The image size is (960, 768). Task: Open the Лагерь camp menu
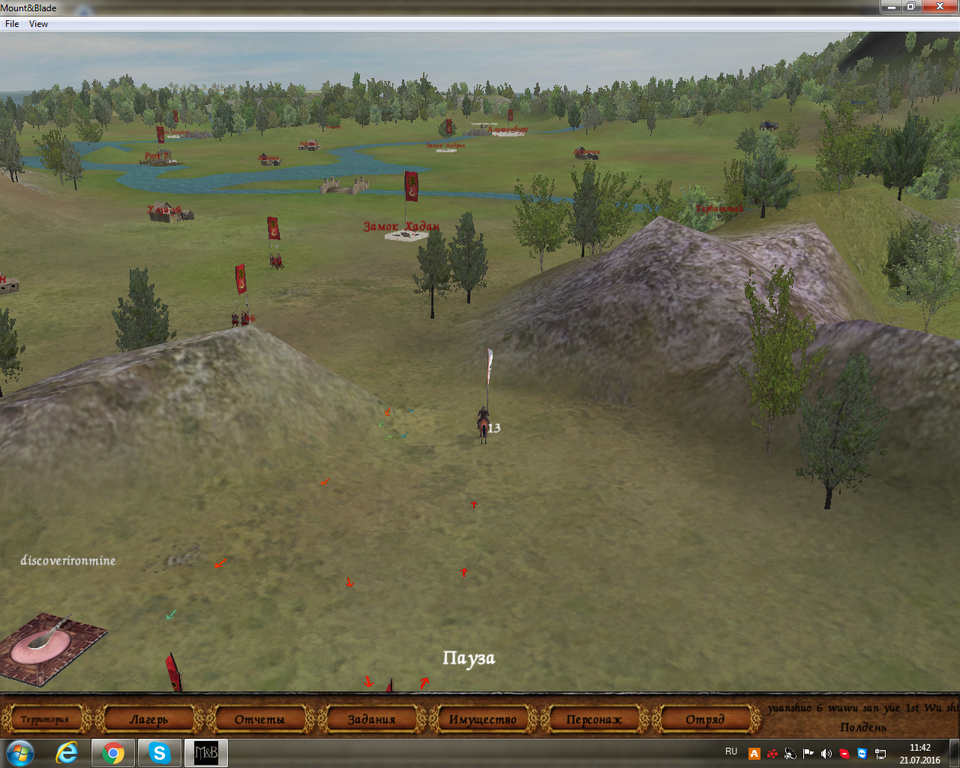(x=149, y=719)
